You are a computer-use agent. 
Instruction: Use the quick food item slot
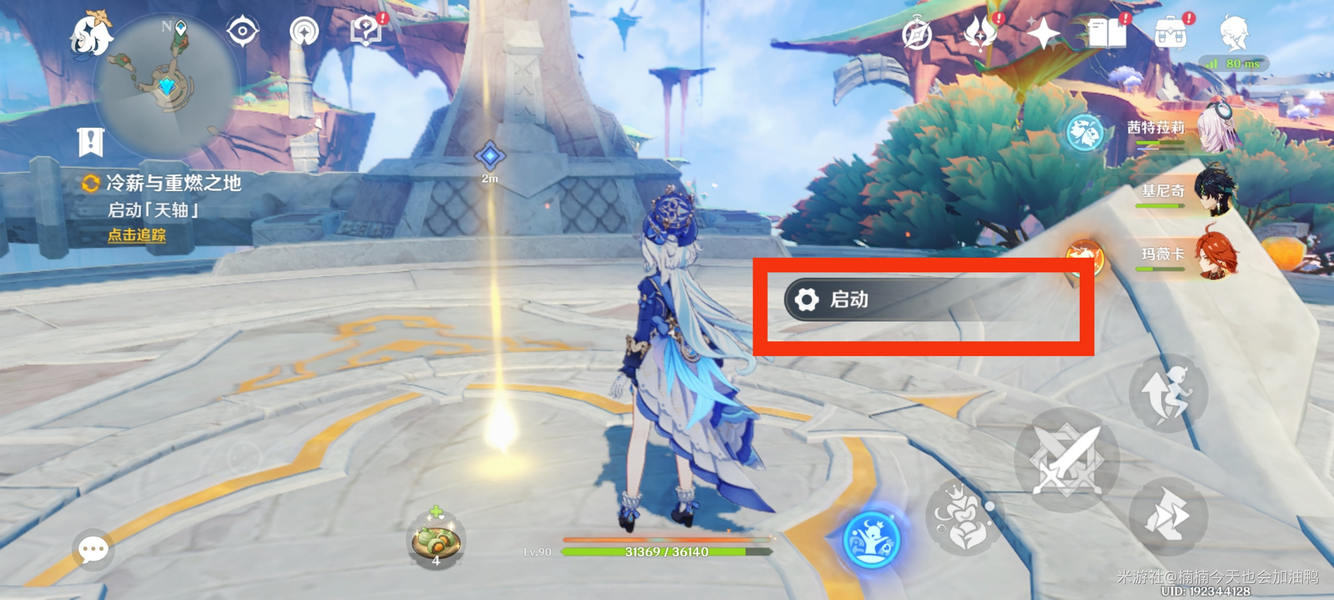point(436,540)
